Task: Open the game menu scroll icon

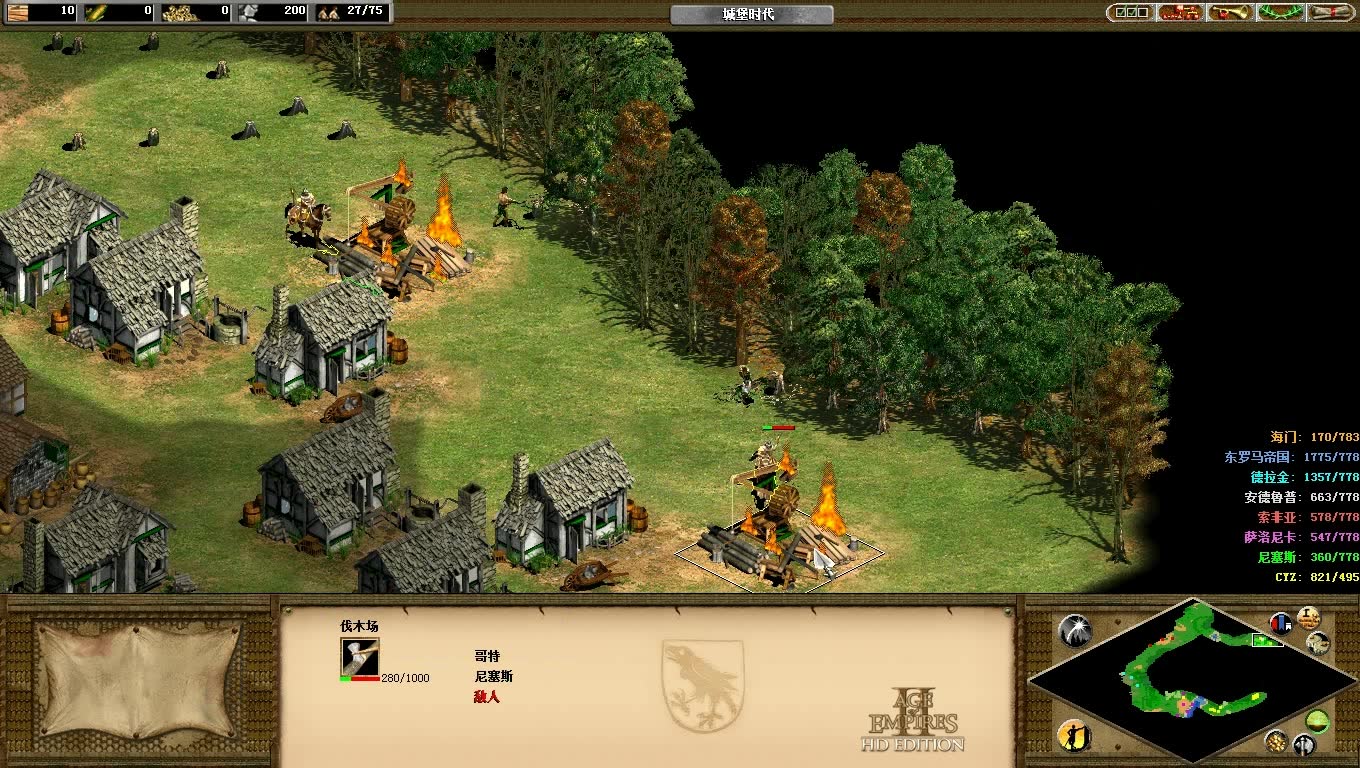Action: tap(1331, 13)
